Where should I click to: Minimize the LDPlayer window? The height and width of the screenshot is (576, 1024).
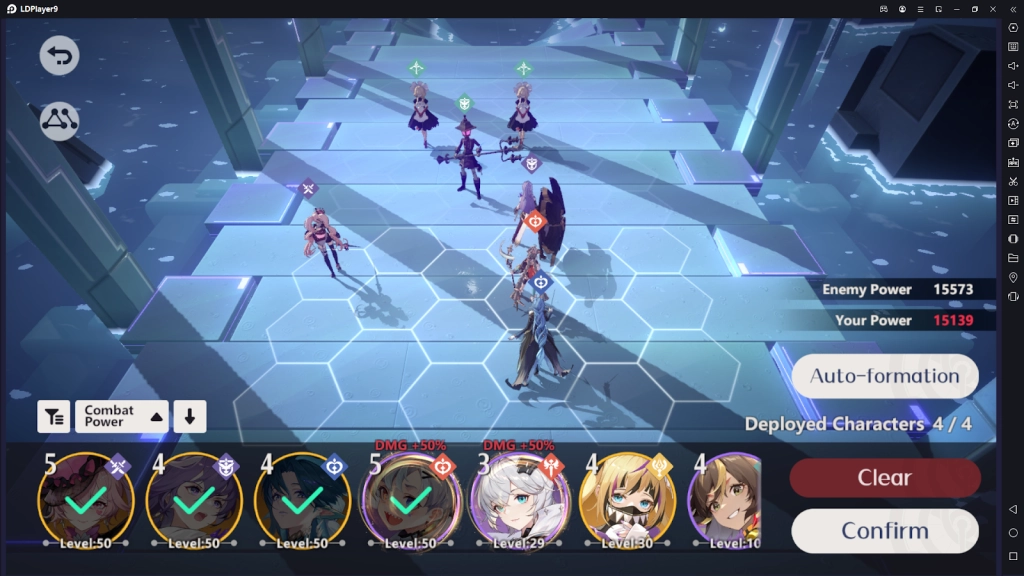tap(957, 9)
